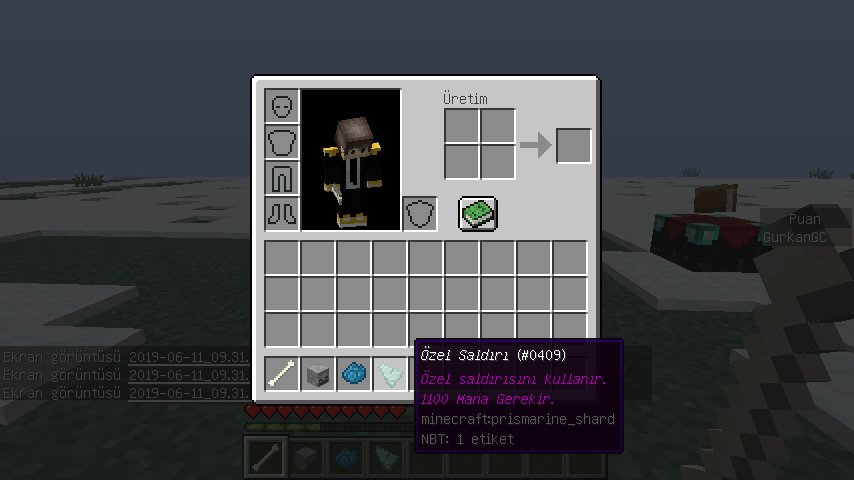Click the empty boots armor slot

click(282, 213)
